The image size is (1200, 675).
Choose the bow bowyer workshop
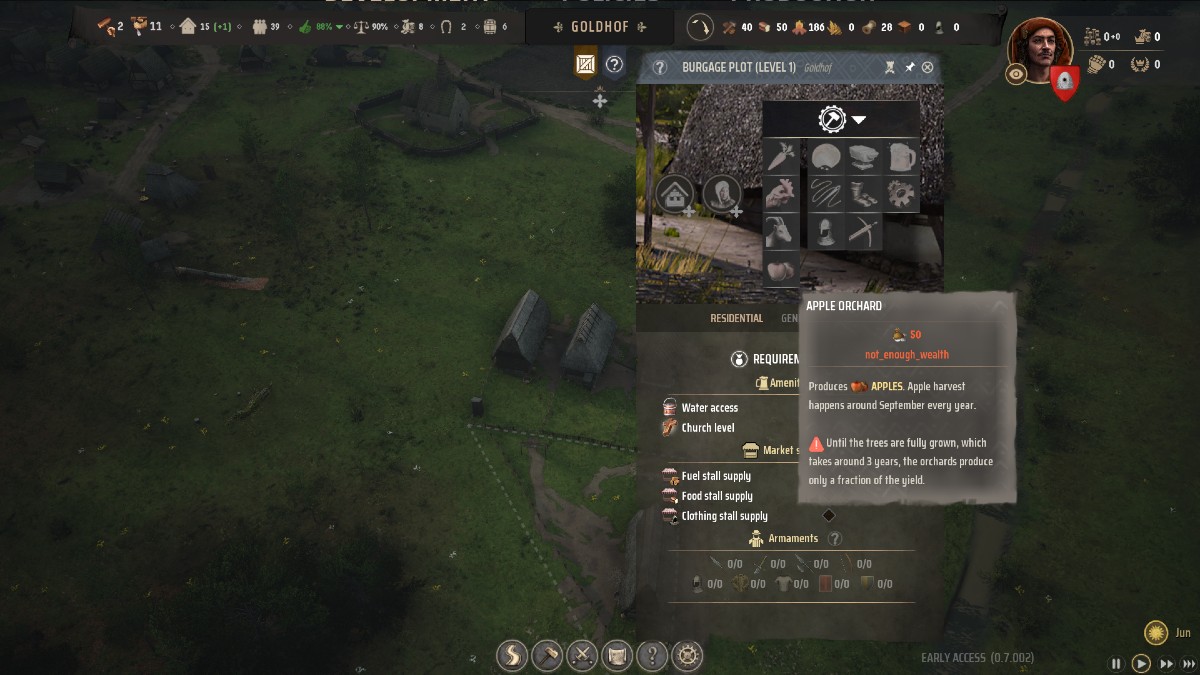pos(864,231)
